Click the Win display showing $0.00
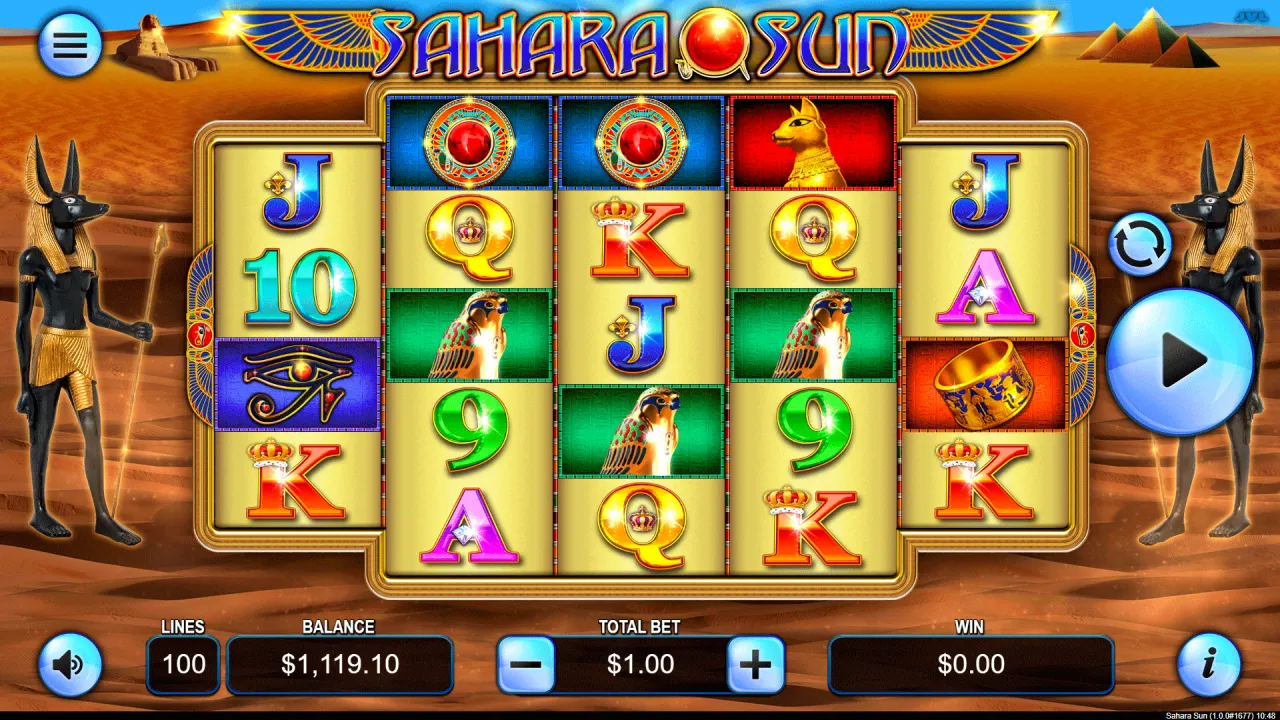The width and height of the screenshot is (1280, 720). pyautogui.click(x=970, y=665)
